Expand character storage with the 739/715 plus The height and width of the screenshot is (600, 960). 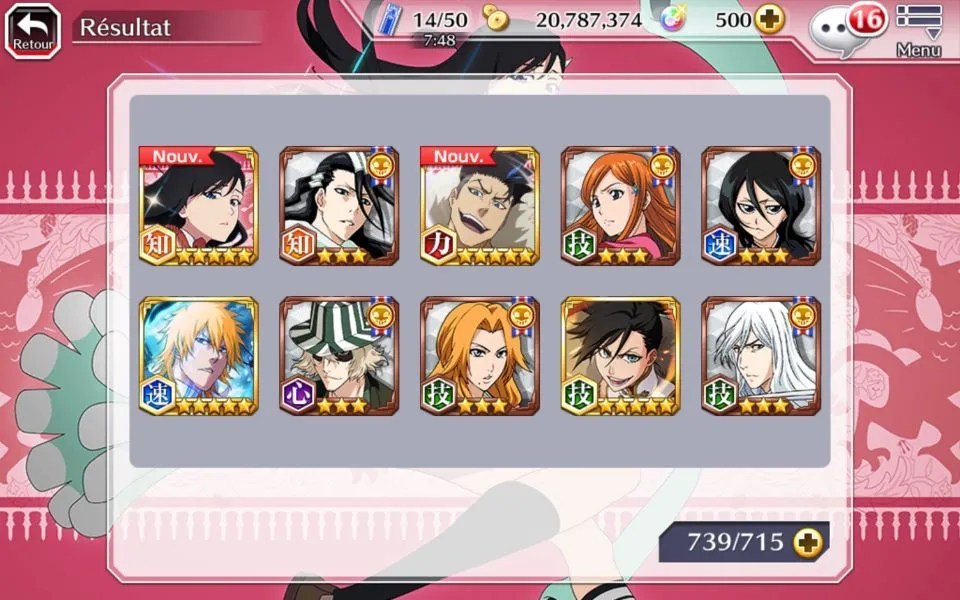807,542
